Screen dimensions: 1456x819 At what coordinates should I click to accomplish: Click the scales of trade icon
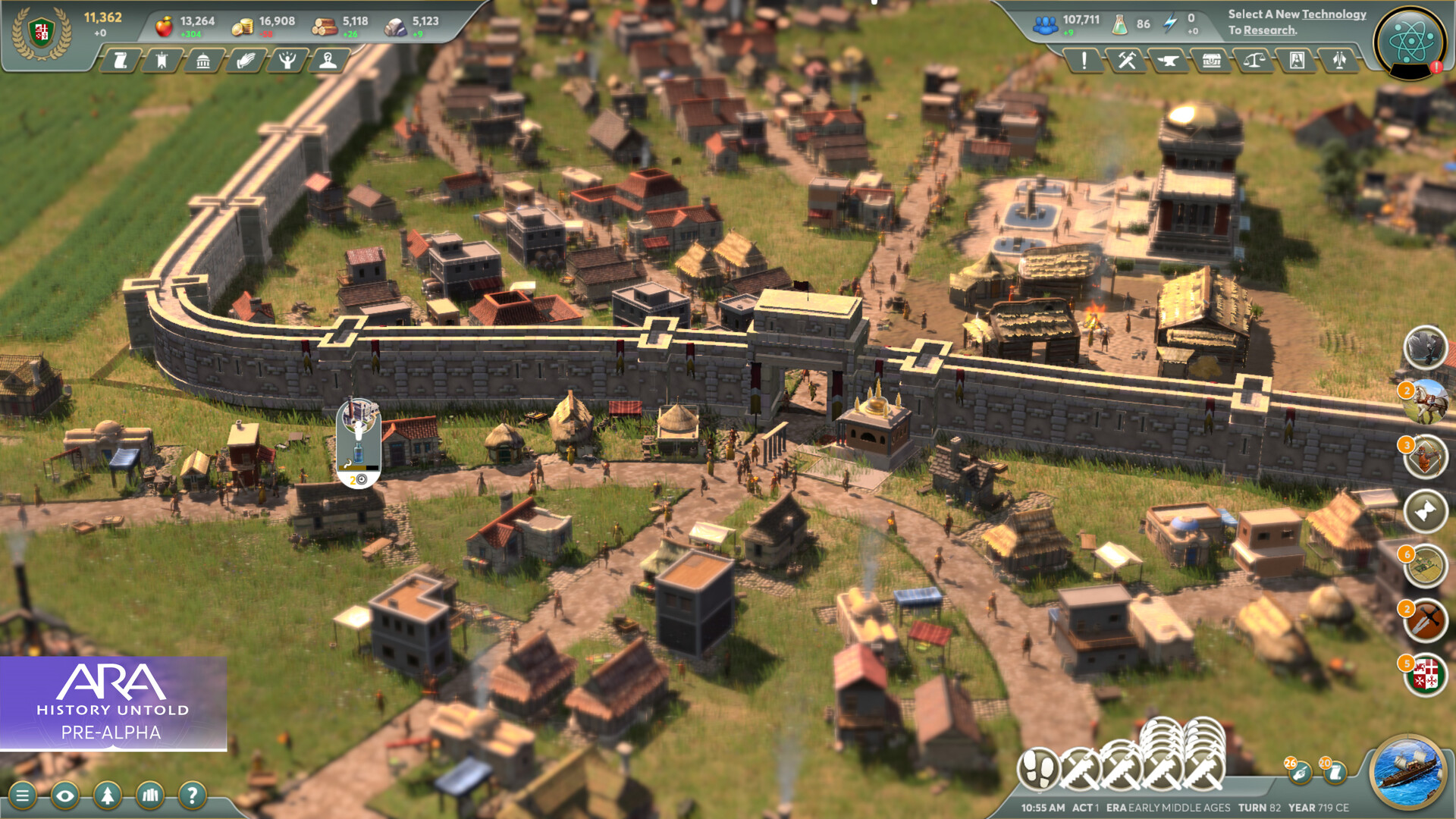[1255, 60]
